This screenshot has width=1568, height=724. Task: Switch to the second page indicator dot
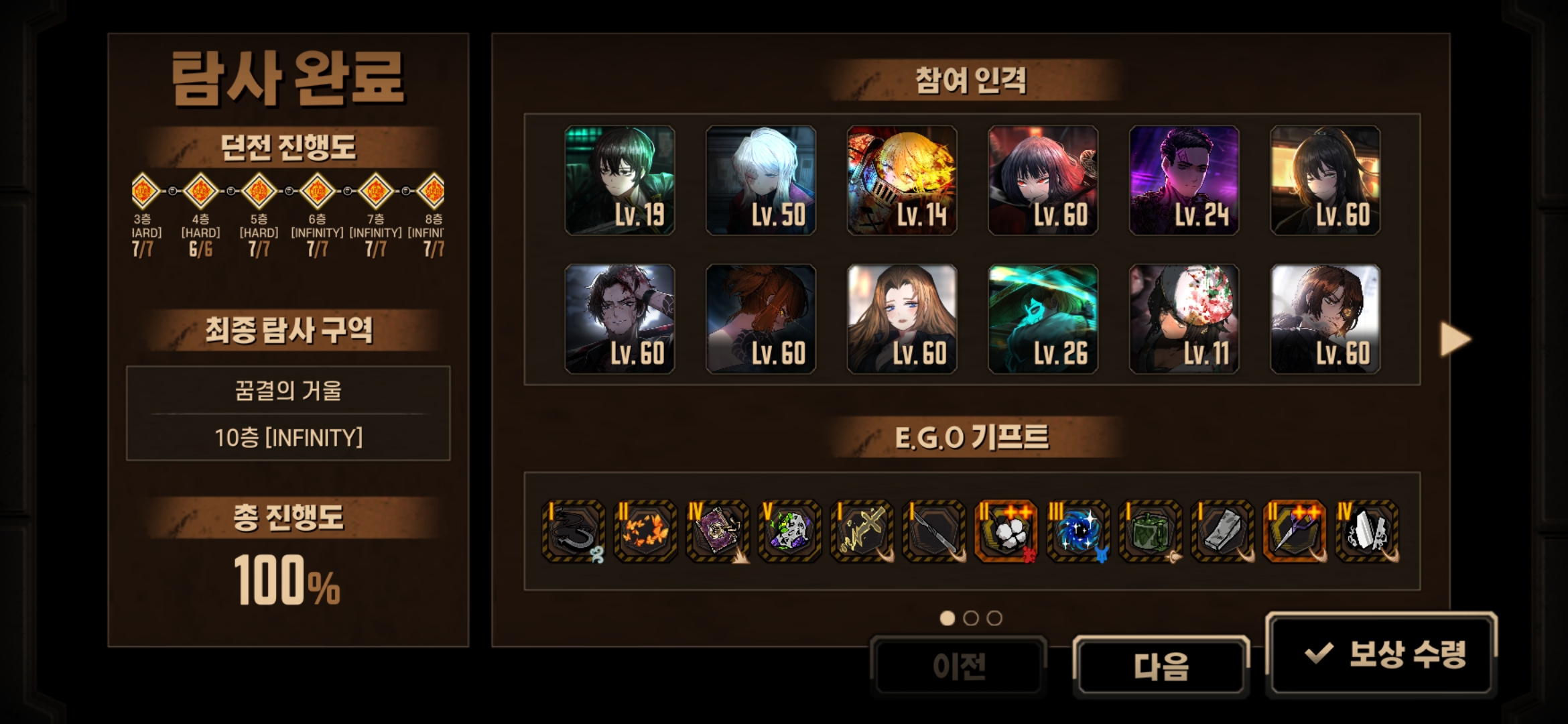[971, 618]
